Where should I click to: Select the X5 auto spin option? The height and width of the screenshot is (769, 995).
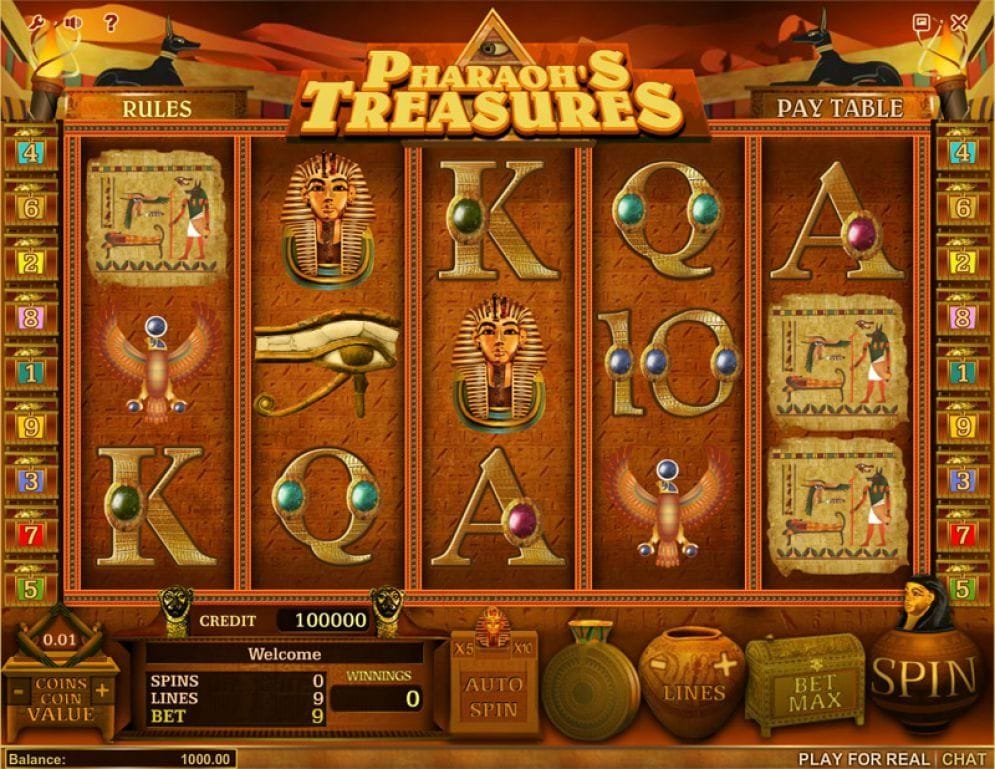pos(464,647)
